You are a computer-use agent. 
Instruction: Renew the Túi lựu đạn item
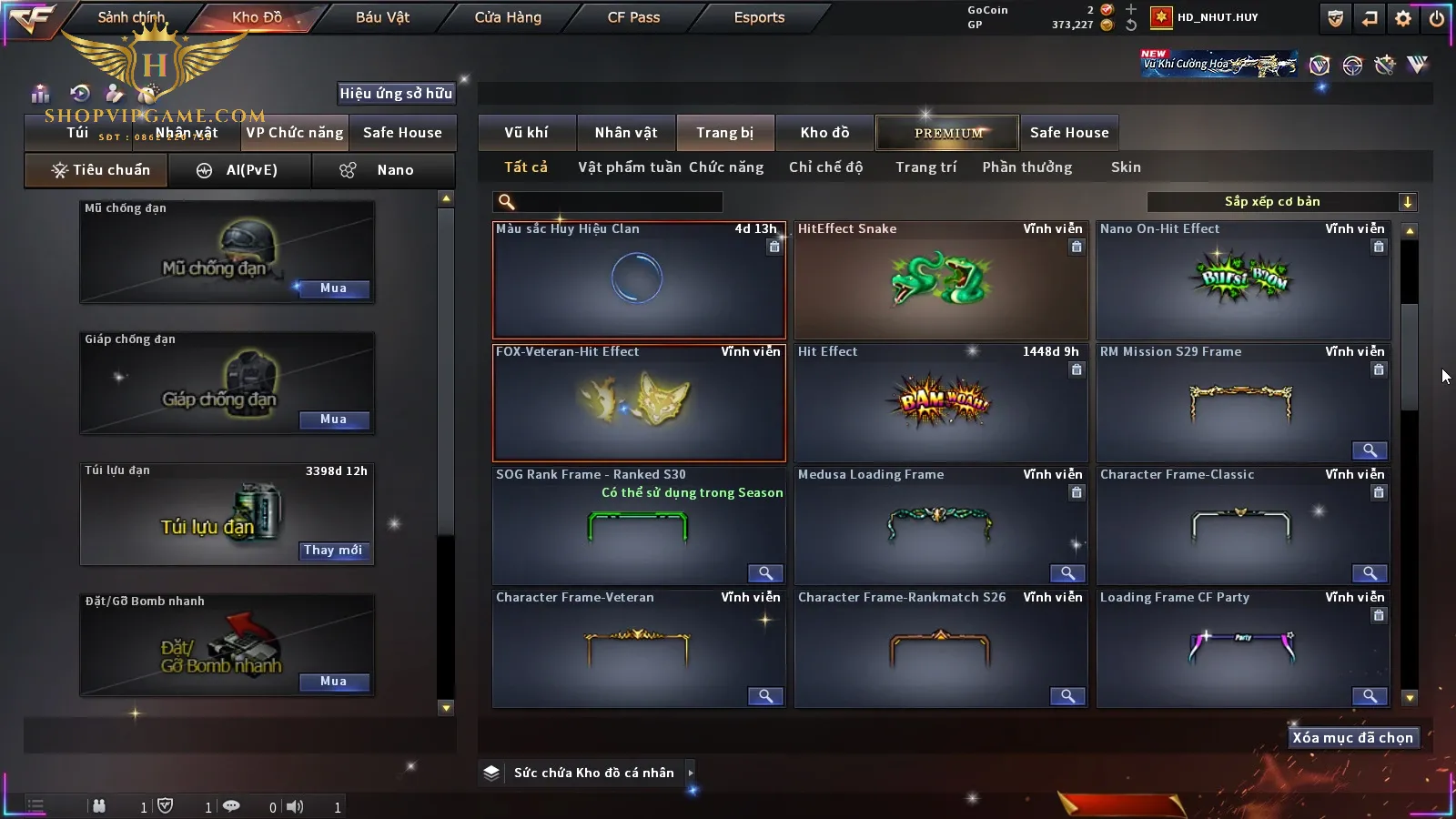333,551
